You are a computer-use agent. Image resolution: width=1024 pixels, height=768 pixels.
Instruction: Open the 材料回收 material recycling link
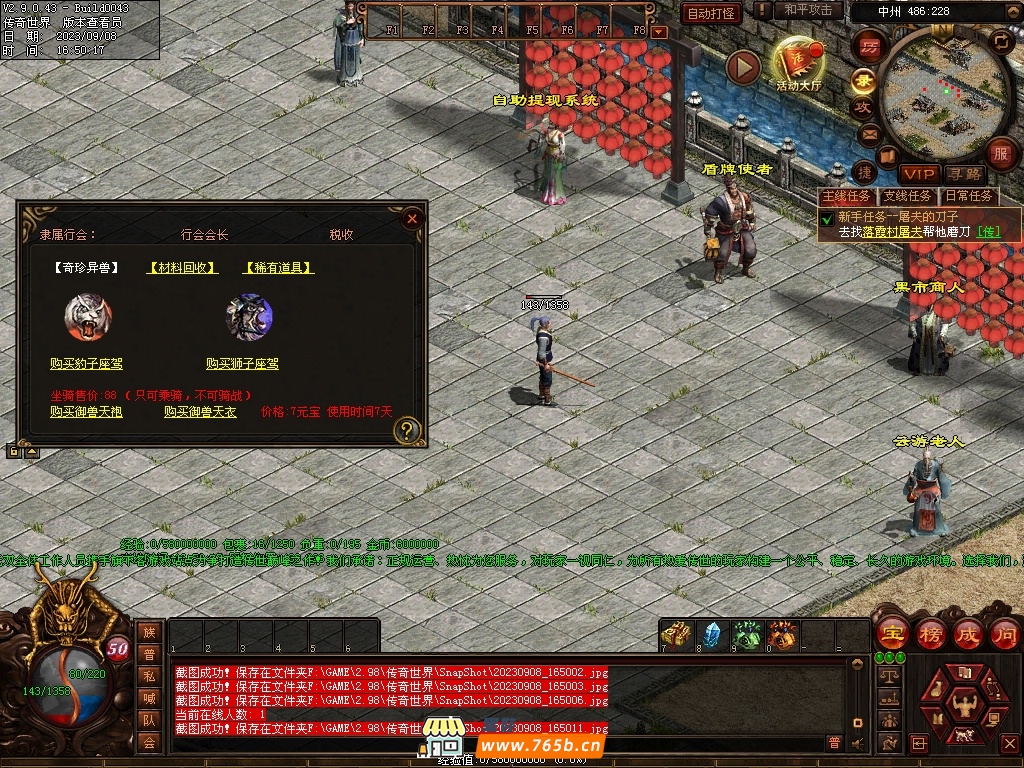coord(182,268)
